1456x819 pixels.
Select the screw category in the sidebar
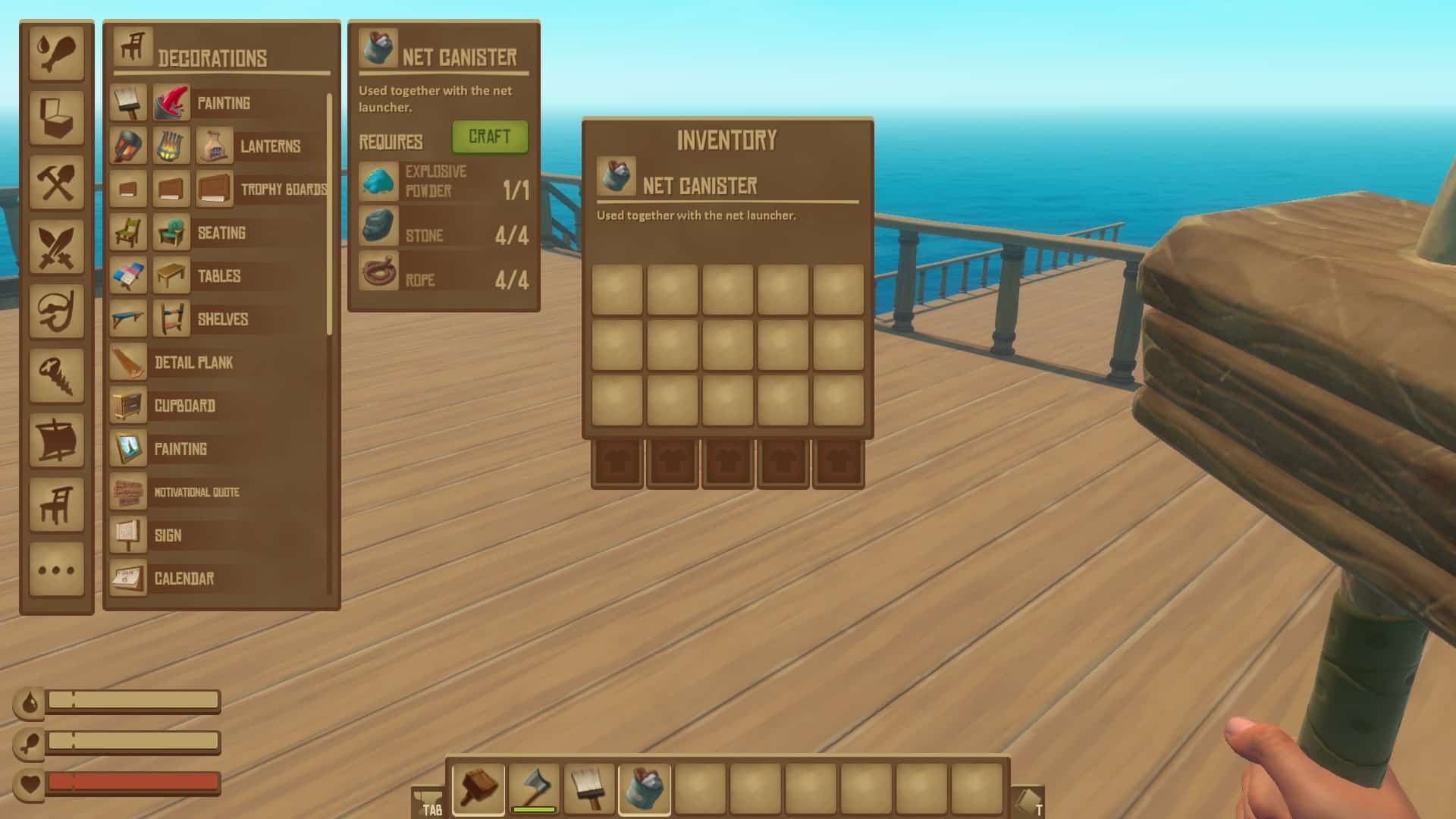58,378
